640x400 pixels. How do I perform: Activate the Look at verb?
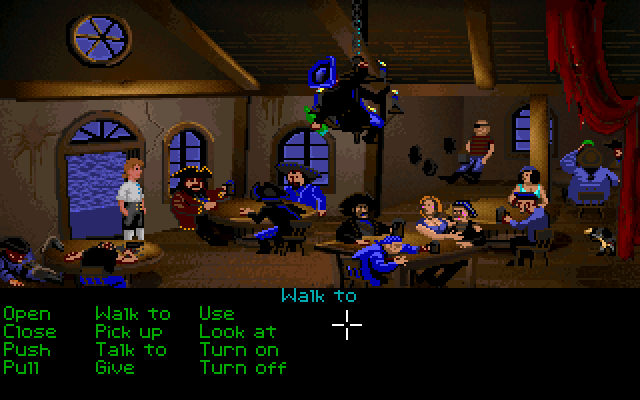coord(237,332)
